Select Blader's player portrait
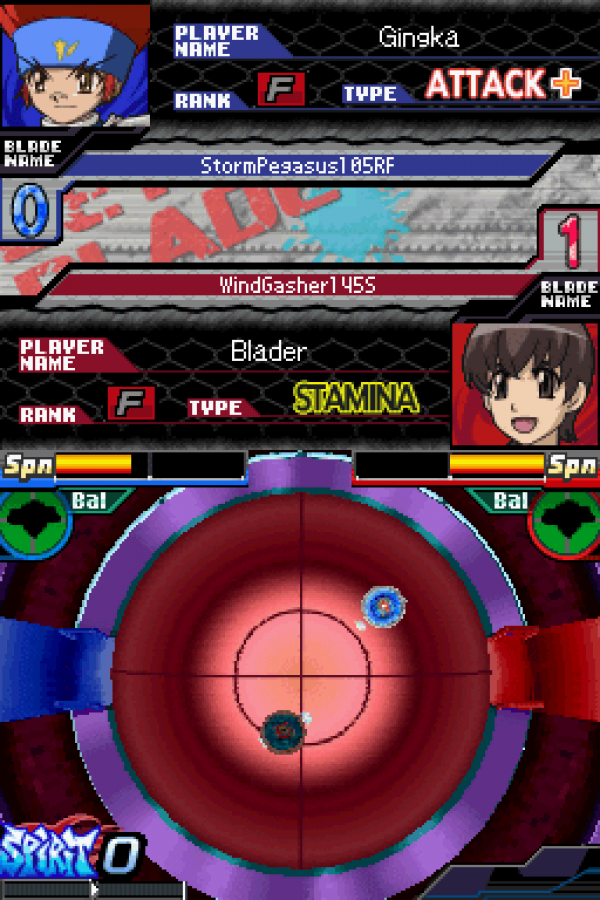Image resolution: width=600 pixels, height=900 pixels. click(x=523, y=383)
